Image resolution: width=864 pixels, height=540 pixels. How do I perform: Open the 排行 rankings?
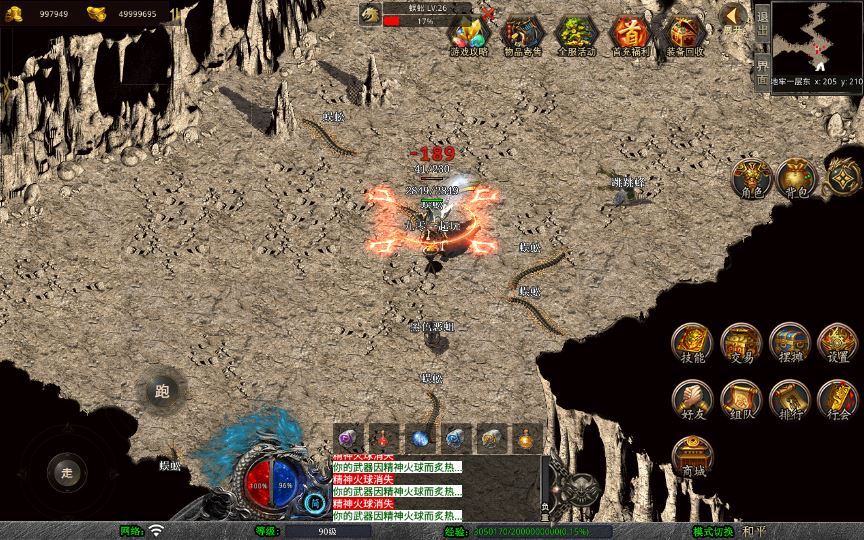(x=789, y=400)
